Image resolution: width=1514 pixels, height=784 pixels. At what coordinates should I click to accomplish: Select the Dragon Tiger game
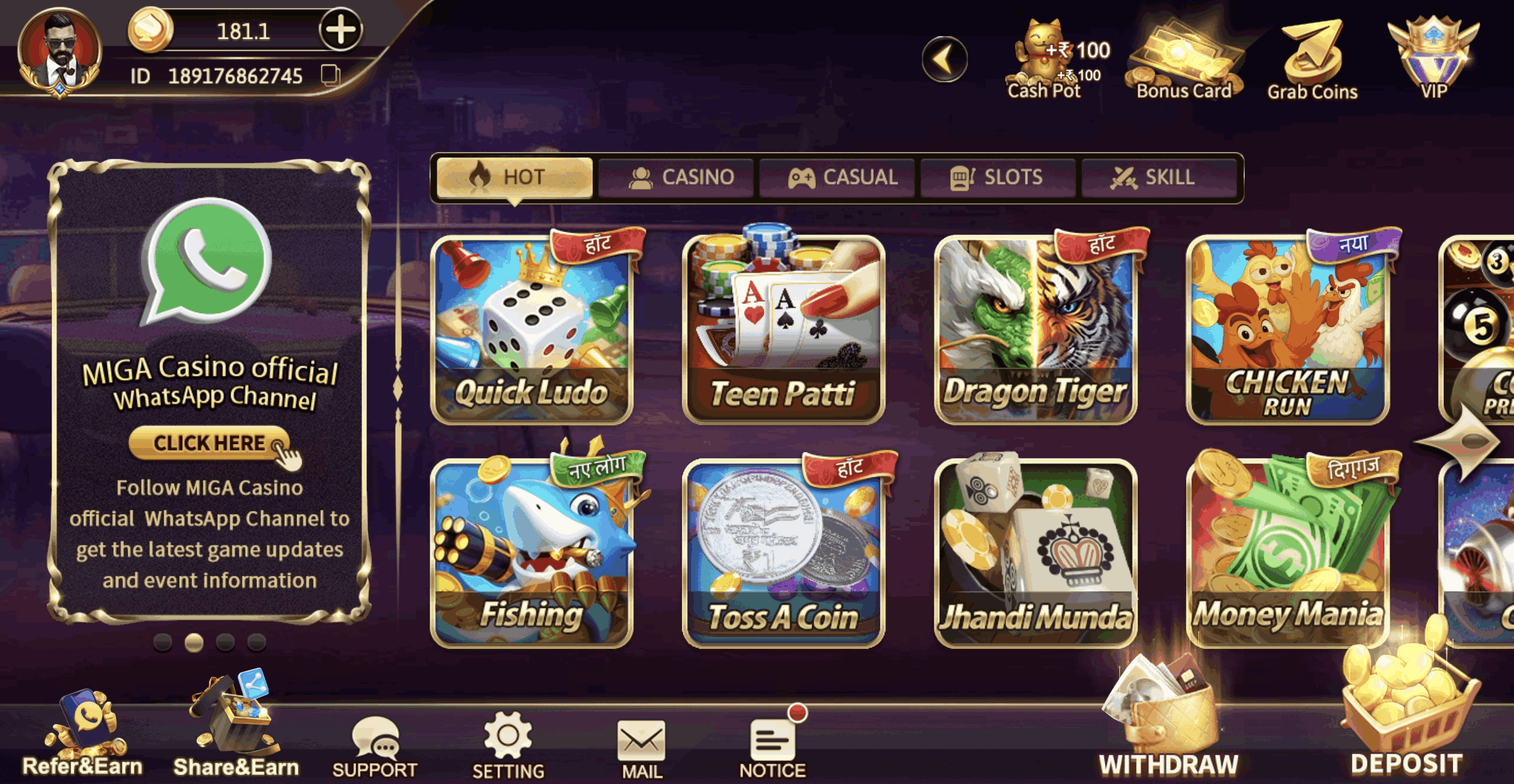(1036, 329)
